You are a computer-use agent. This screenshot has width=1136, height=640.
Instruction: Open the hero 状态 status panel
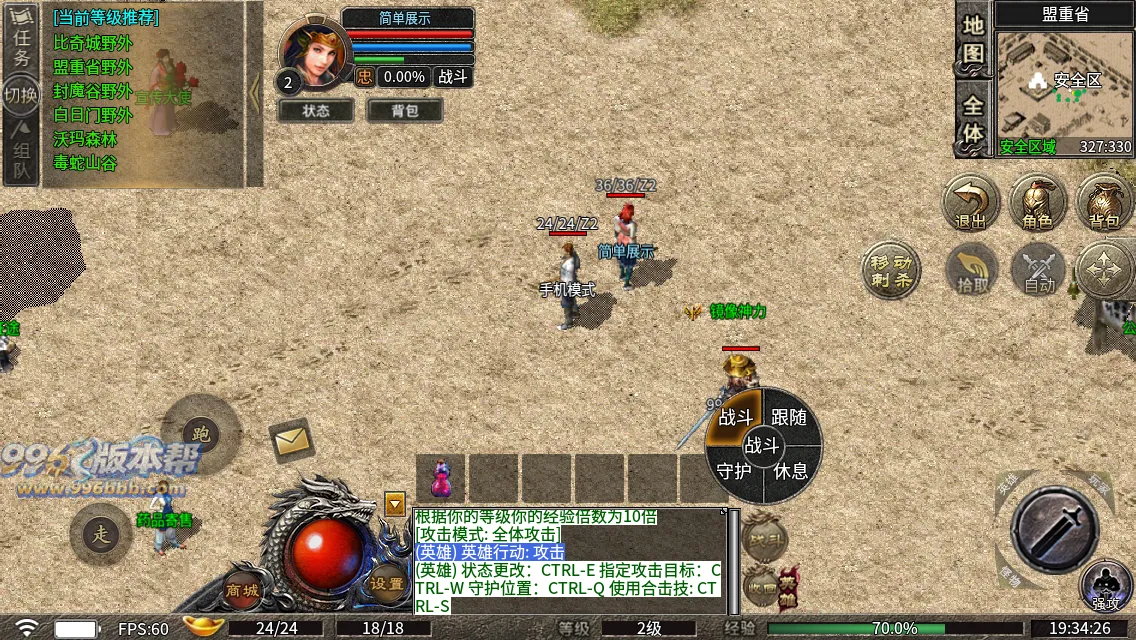316,111
